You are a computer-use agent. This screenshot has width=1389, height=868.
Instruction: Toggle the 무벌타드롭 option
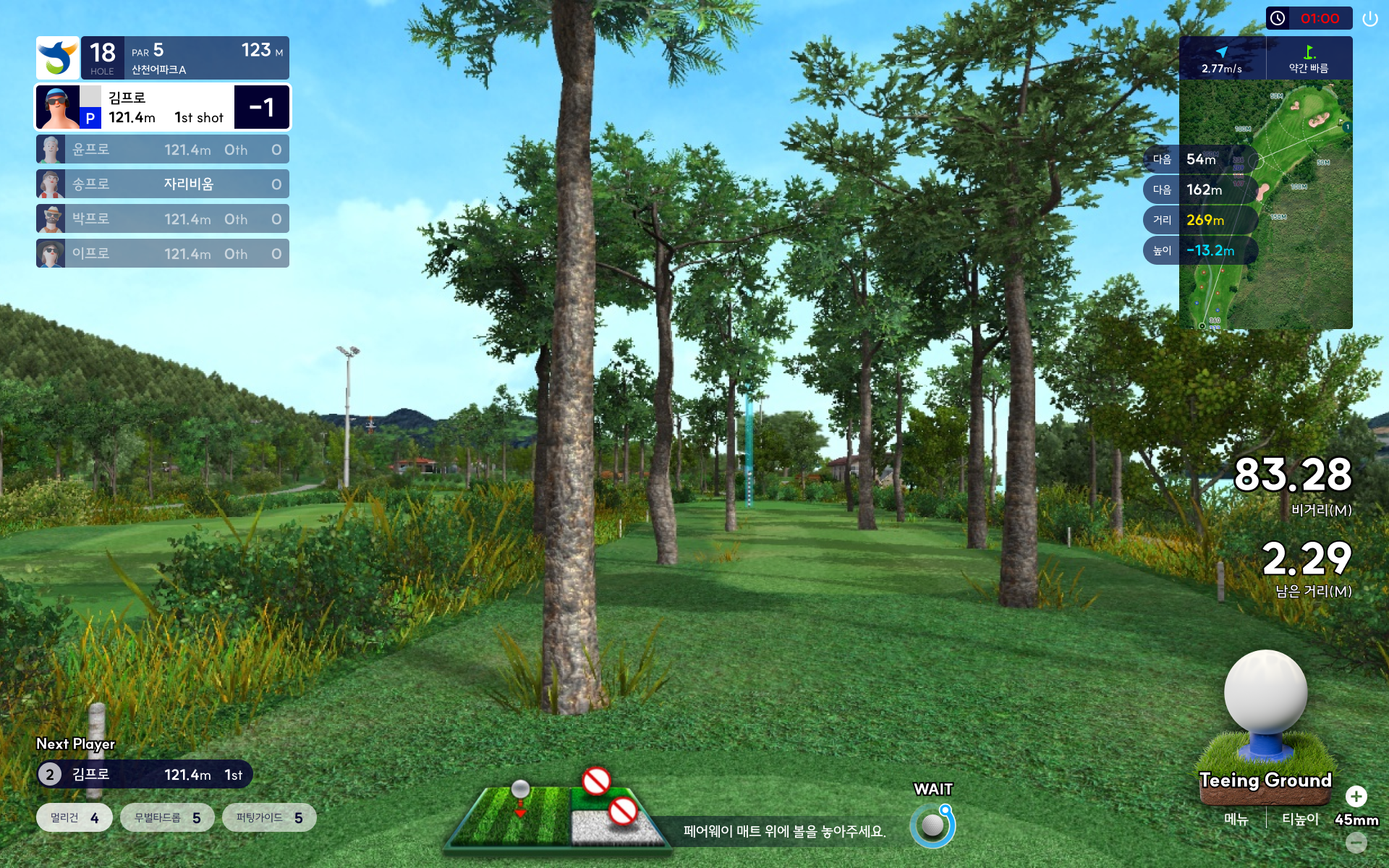pos(167,817)
